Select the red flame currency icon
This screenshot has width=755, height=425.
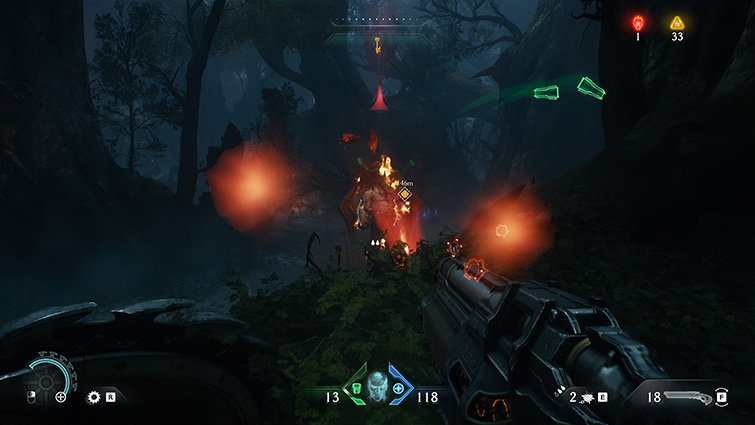(638, 22)
